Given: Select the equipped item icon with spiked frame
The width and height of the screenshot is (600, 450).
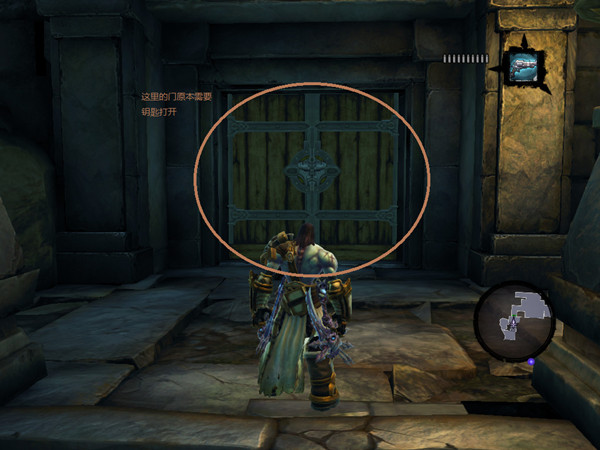Looking at the screenshot, I should (x=524, y=66).
